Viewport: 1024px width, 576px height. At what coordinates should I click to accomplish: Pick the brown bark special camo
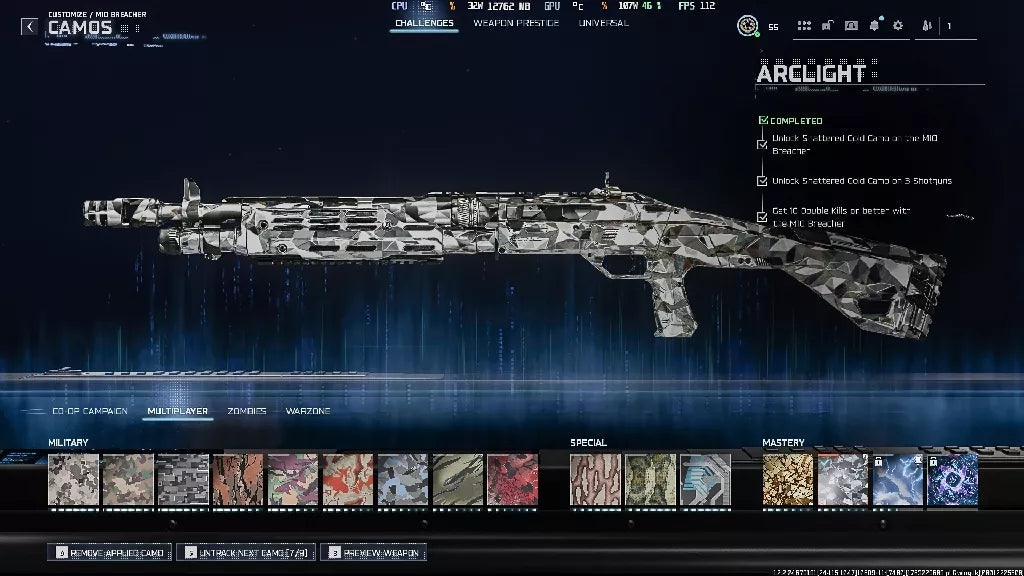coord(596,480)
